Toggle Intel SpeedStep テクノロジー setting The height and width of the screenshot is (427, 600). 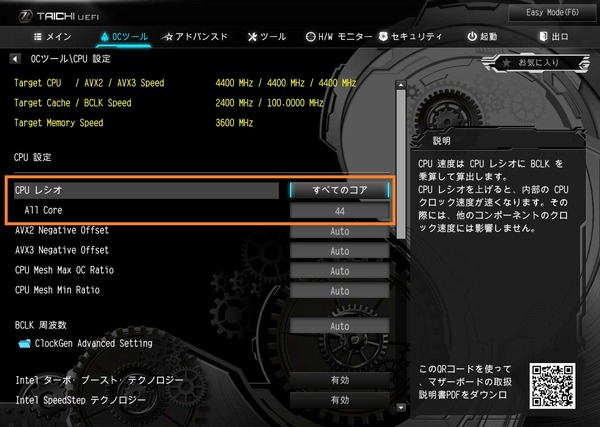click(x=339, y=400)
